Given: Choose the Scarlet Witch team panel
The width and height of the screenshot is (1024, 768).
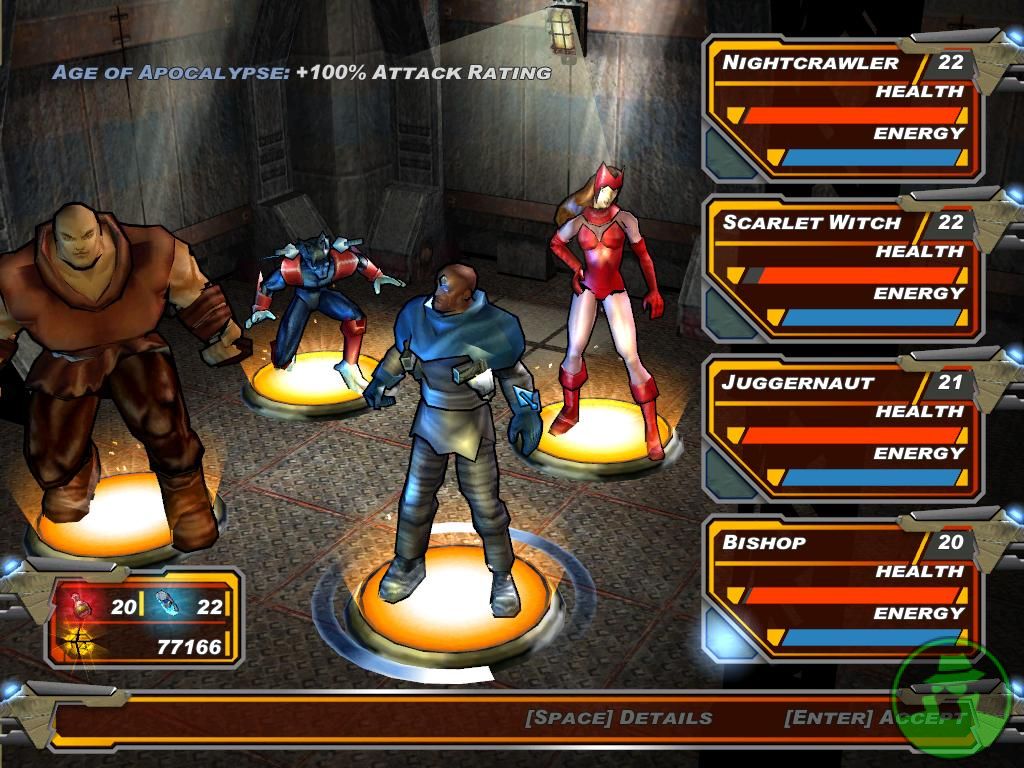Looking at the screenshot, I should pyautogui.click(x=845, y=268).
